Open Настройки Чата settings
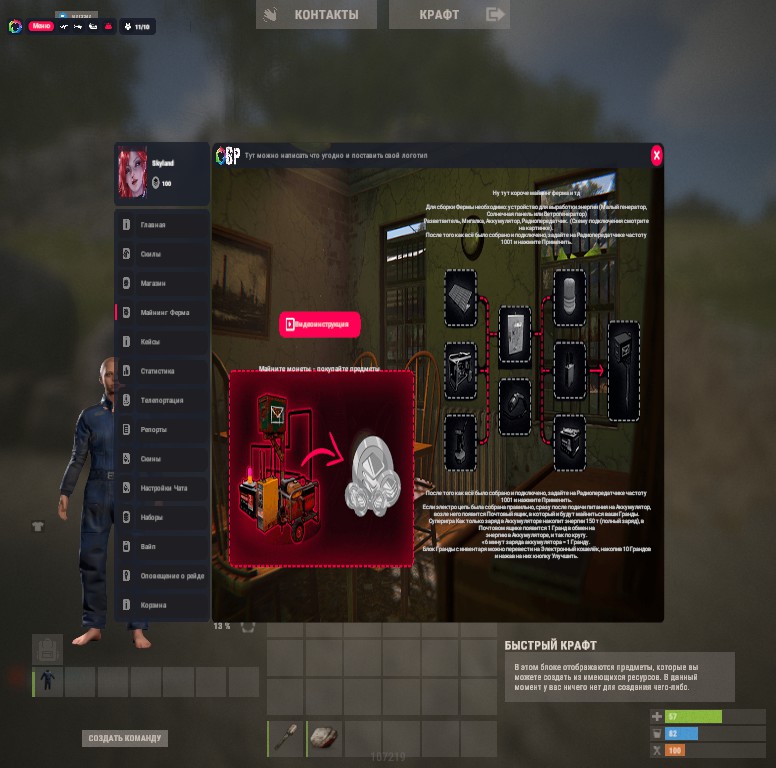This screenshot has width=776, height=768. (x=162, y=488)
